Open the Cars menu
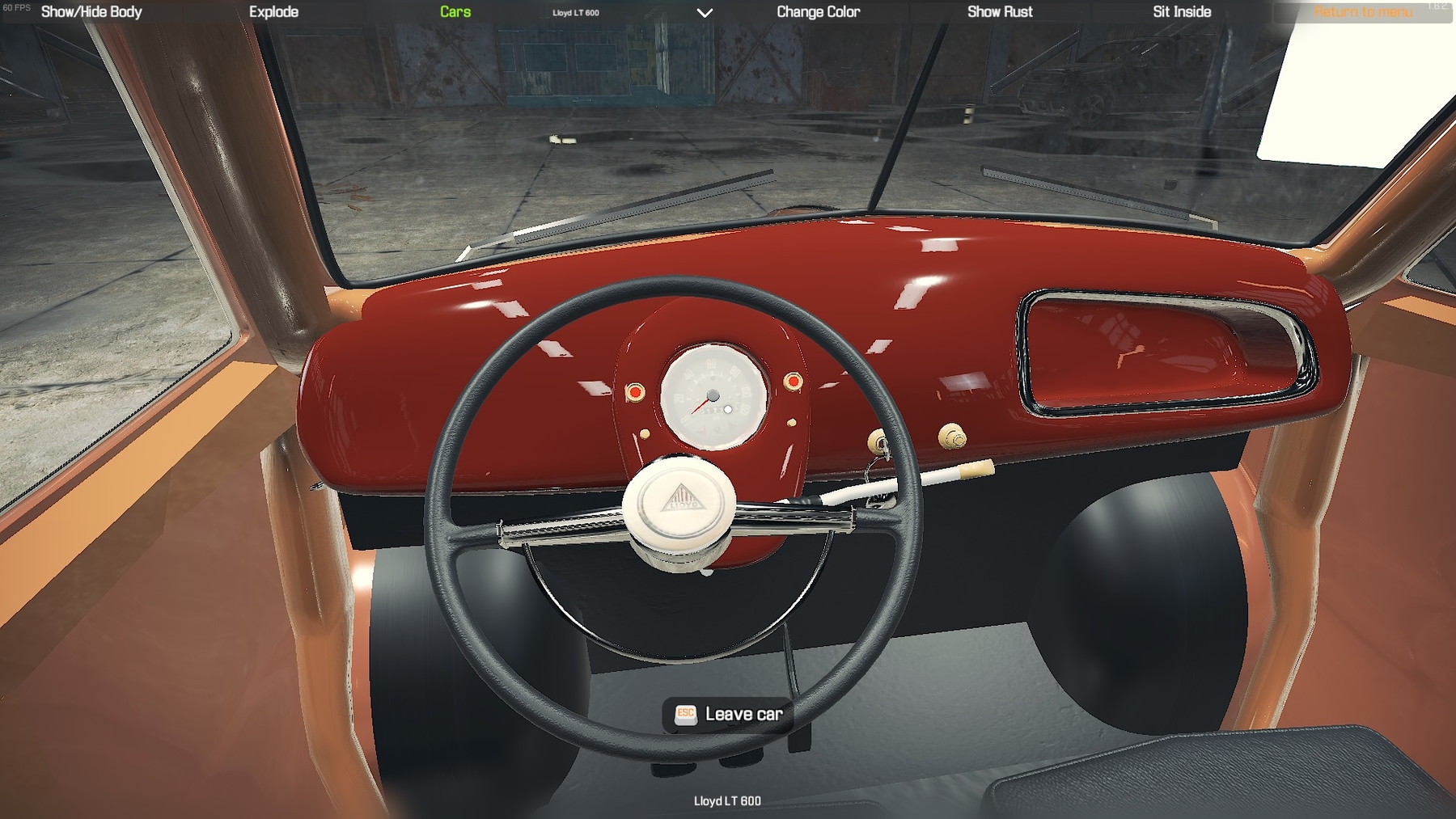Image resolution: width=1456 pixels, height=819 pixels. pos(455,12)
